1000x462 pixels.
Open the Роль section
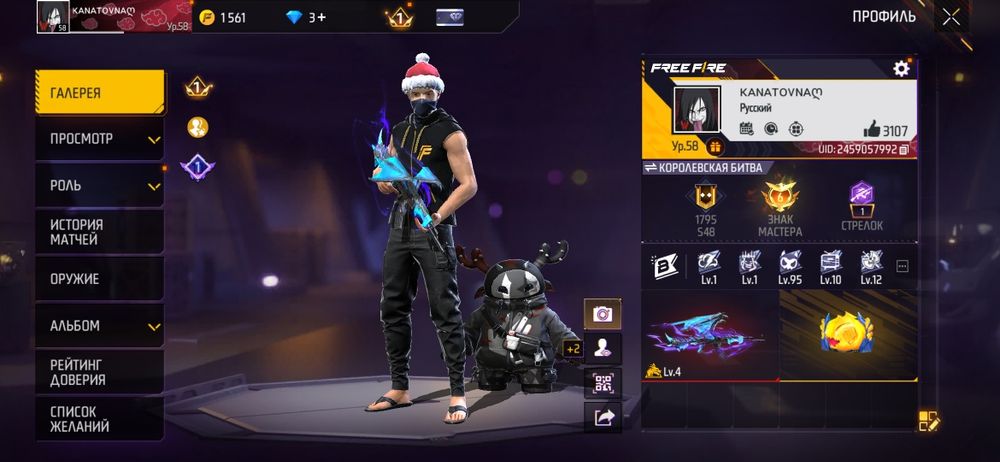99,186
